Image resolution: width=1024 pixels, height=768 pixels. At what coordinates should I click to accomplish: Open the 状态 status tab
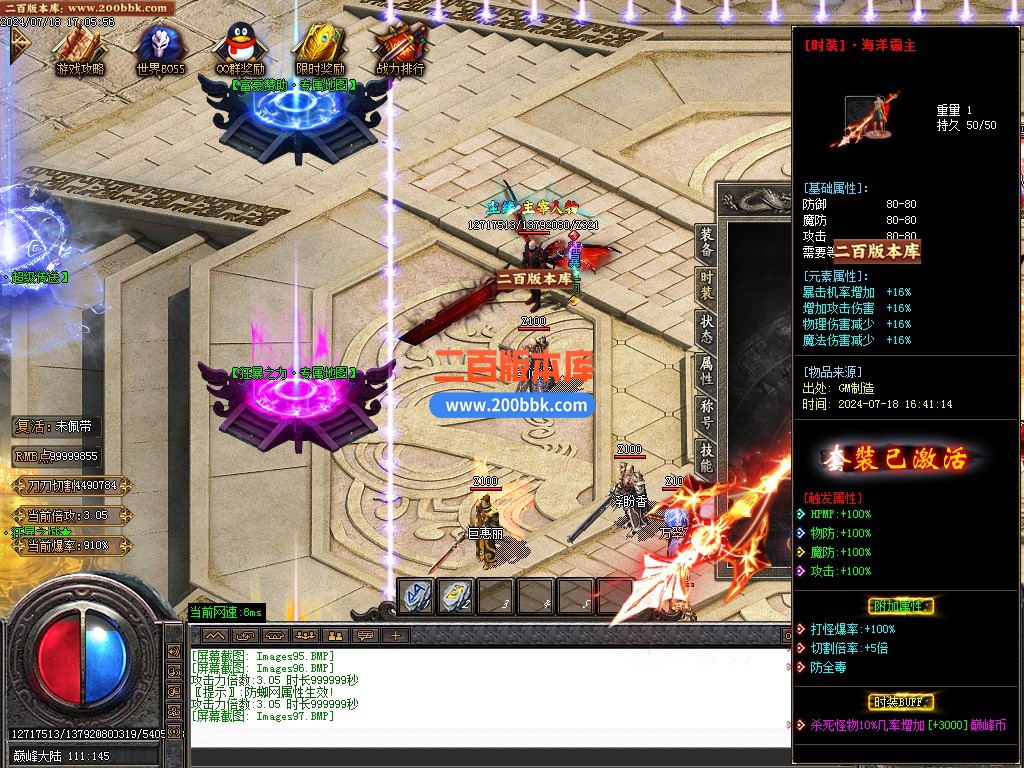[707, 329]
